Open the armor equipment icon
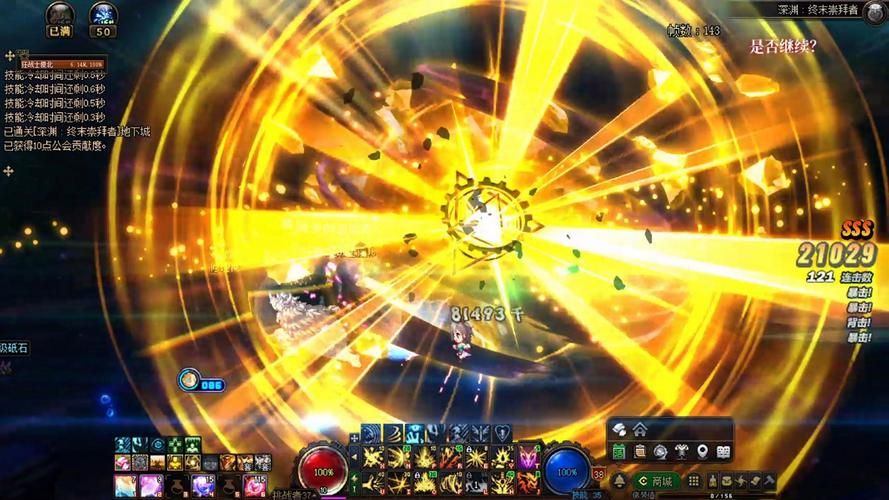 tap(682, 452)
